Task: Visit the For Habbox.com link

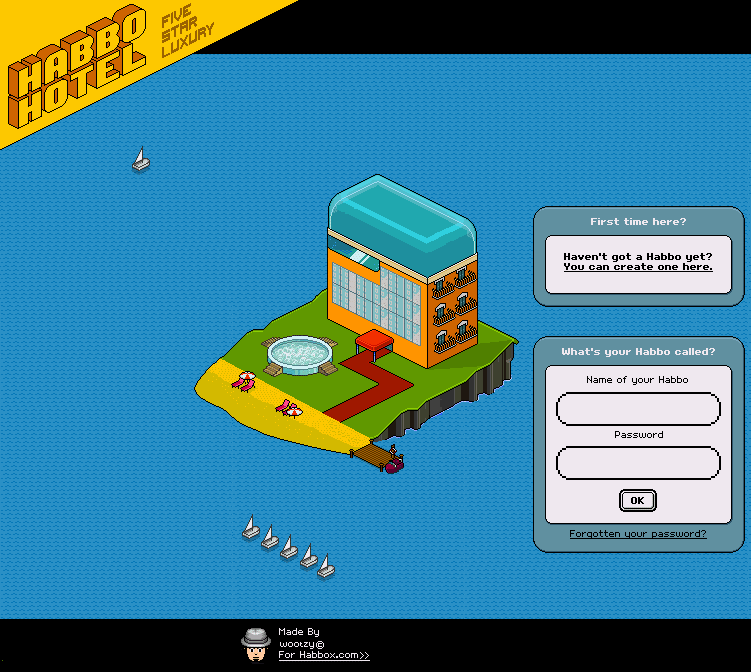Action: tap(323, 655)
